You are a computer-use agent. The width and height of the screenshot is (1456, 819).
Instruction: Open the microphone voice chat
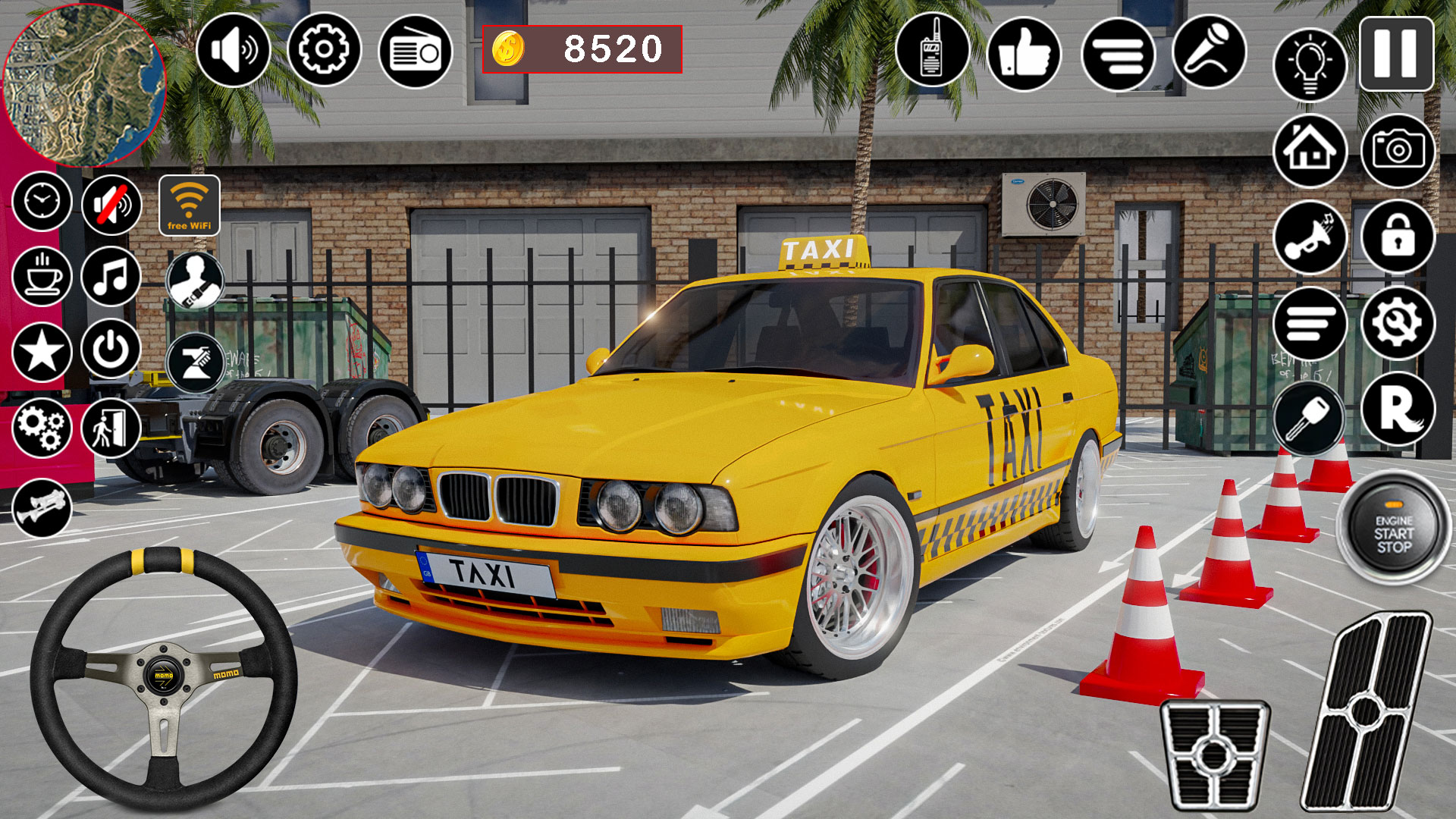click(1210, 52)
